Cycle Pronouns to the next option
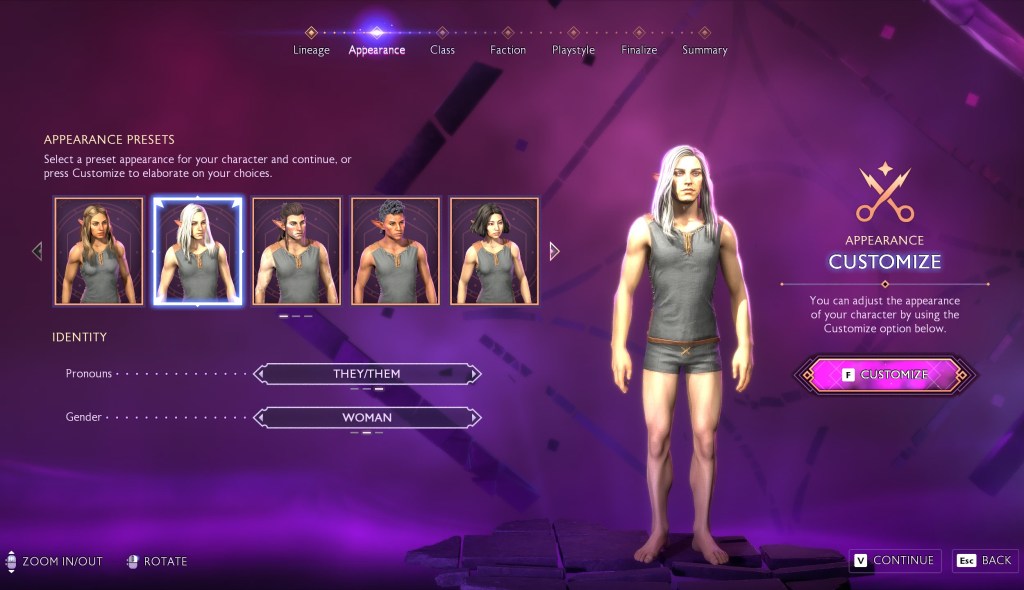The image size is (1024, 590). (475, 374)
